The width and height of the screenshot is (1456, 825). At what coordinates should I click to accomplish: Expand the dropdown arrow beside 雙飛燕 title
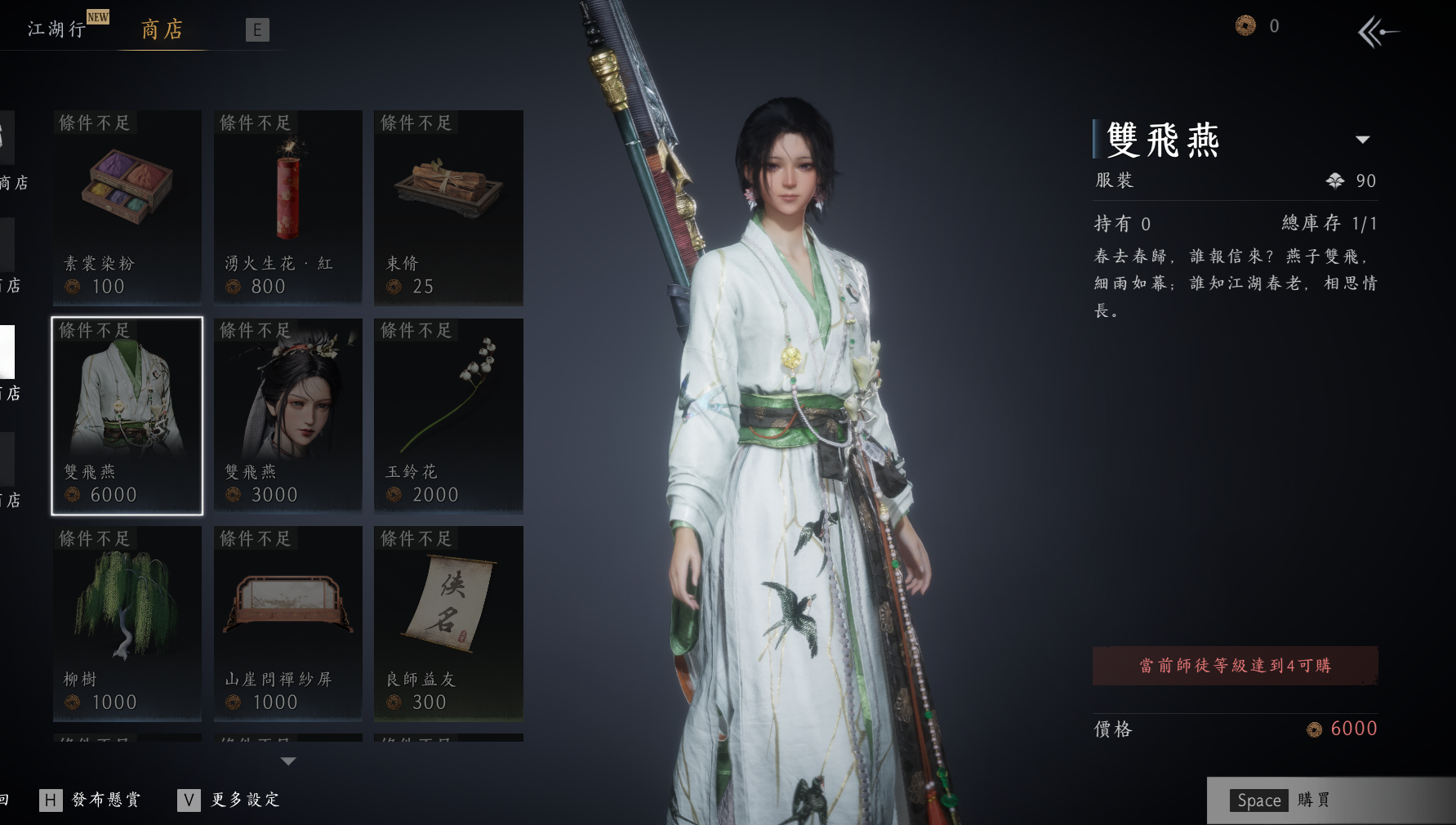coord(1362,140)
